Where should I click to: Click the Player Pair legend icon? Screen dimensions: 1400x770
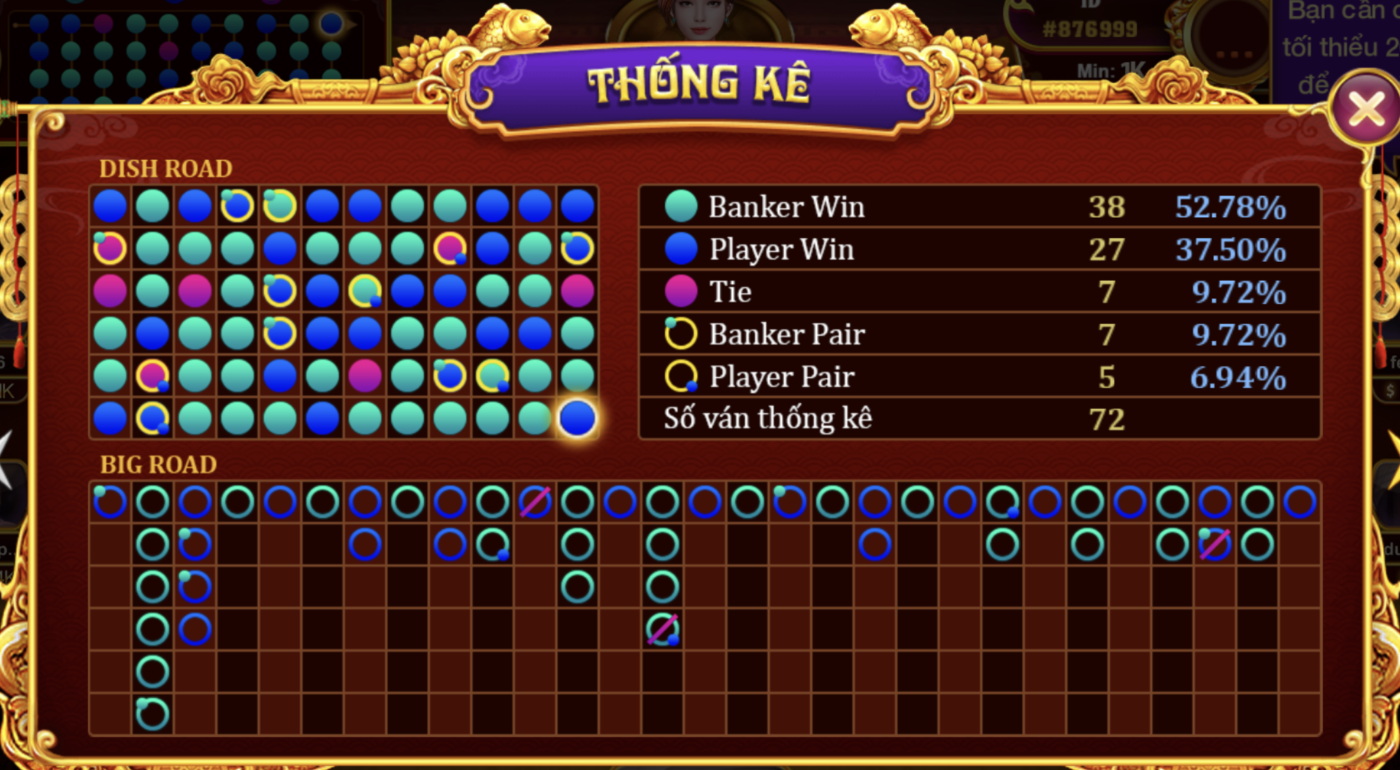pyautogui.click(x=681, y=377)
